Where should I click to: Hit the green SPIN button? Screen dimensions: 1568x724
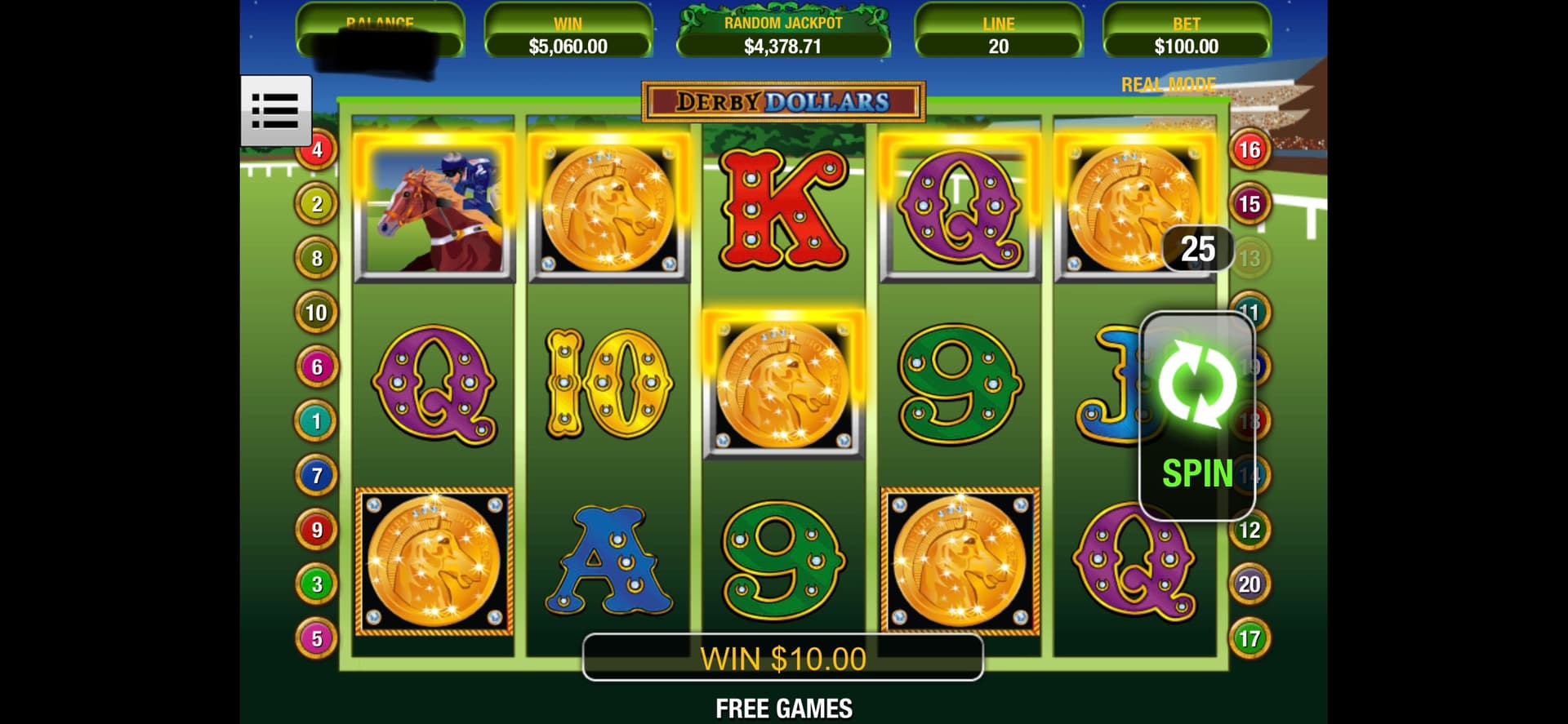click(1196, 416)
